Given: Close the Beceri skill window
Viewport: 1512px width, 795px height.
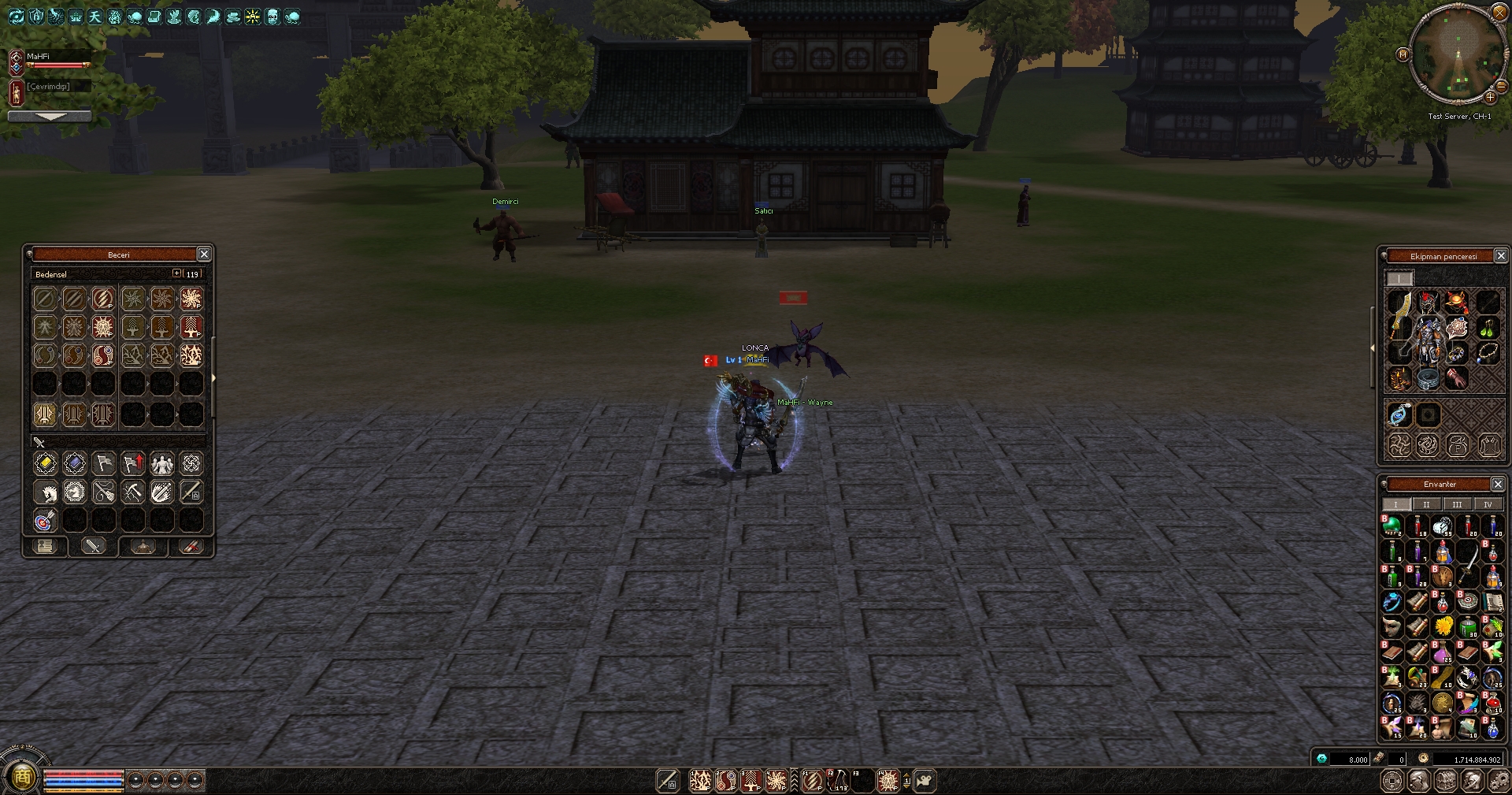Looking at the screenshot, I should 204,254.
